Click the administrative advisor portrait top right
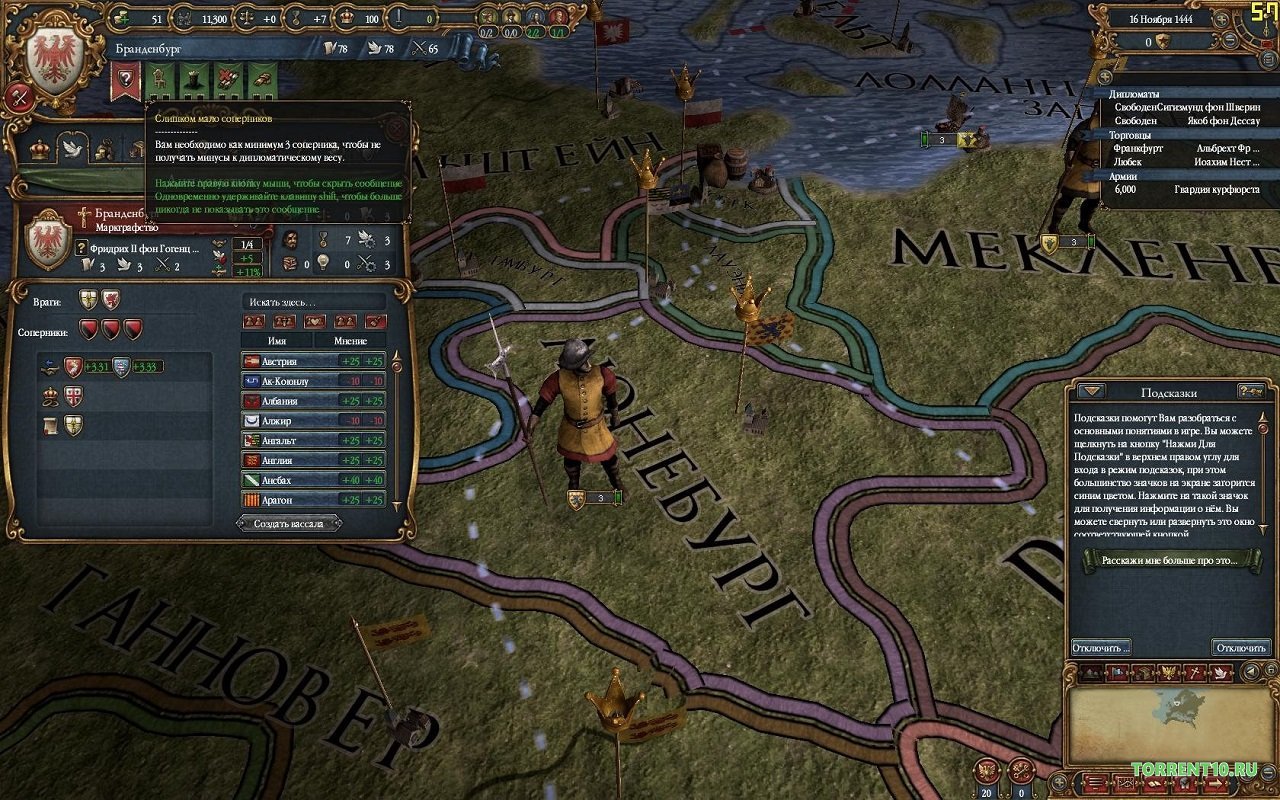The image size is (1280, 800). [x=487, y=17]
